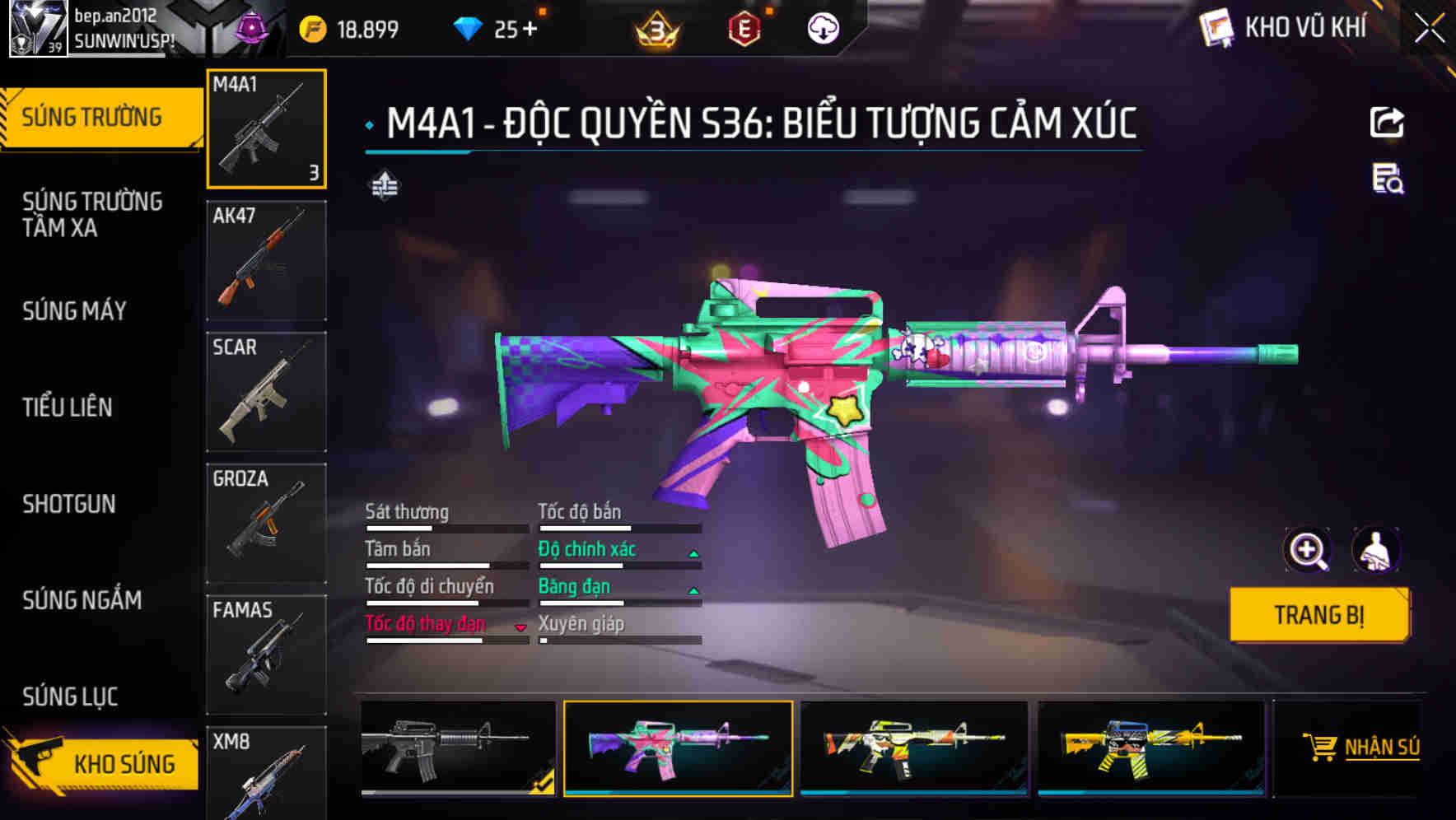Select the AK47 weapon thumbnail

coord(265,259)
